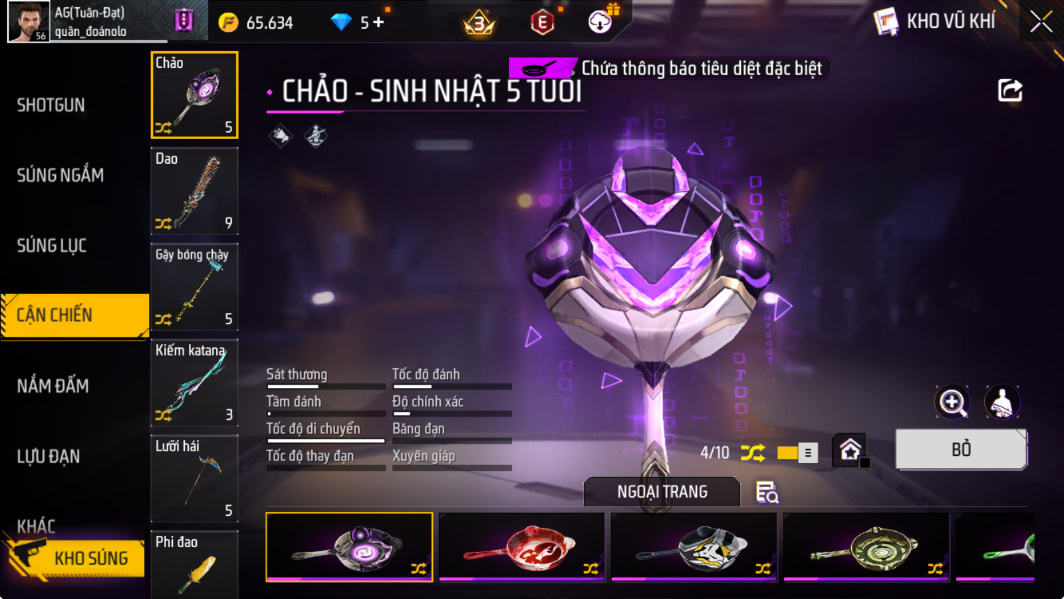Choose the NẮM ĐẤM category
The width and height of the screenshot is (1064, 599).
53,386
